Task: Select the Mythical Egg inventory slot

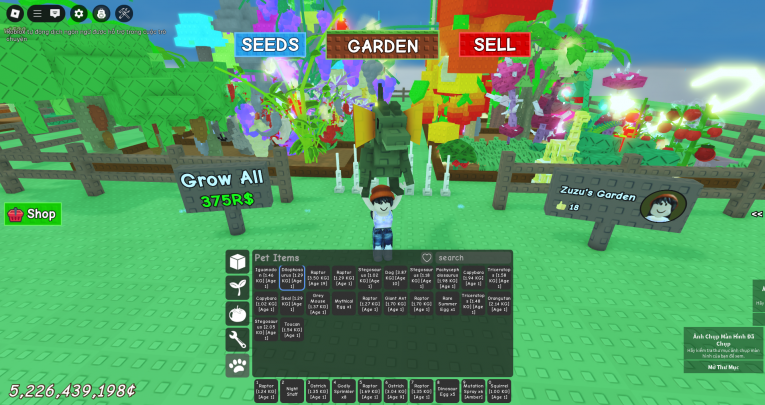Action: point(343,304)
